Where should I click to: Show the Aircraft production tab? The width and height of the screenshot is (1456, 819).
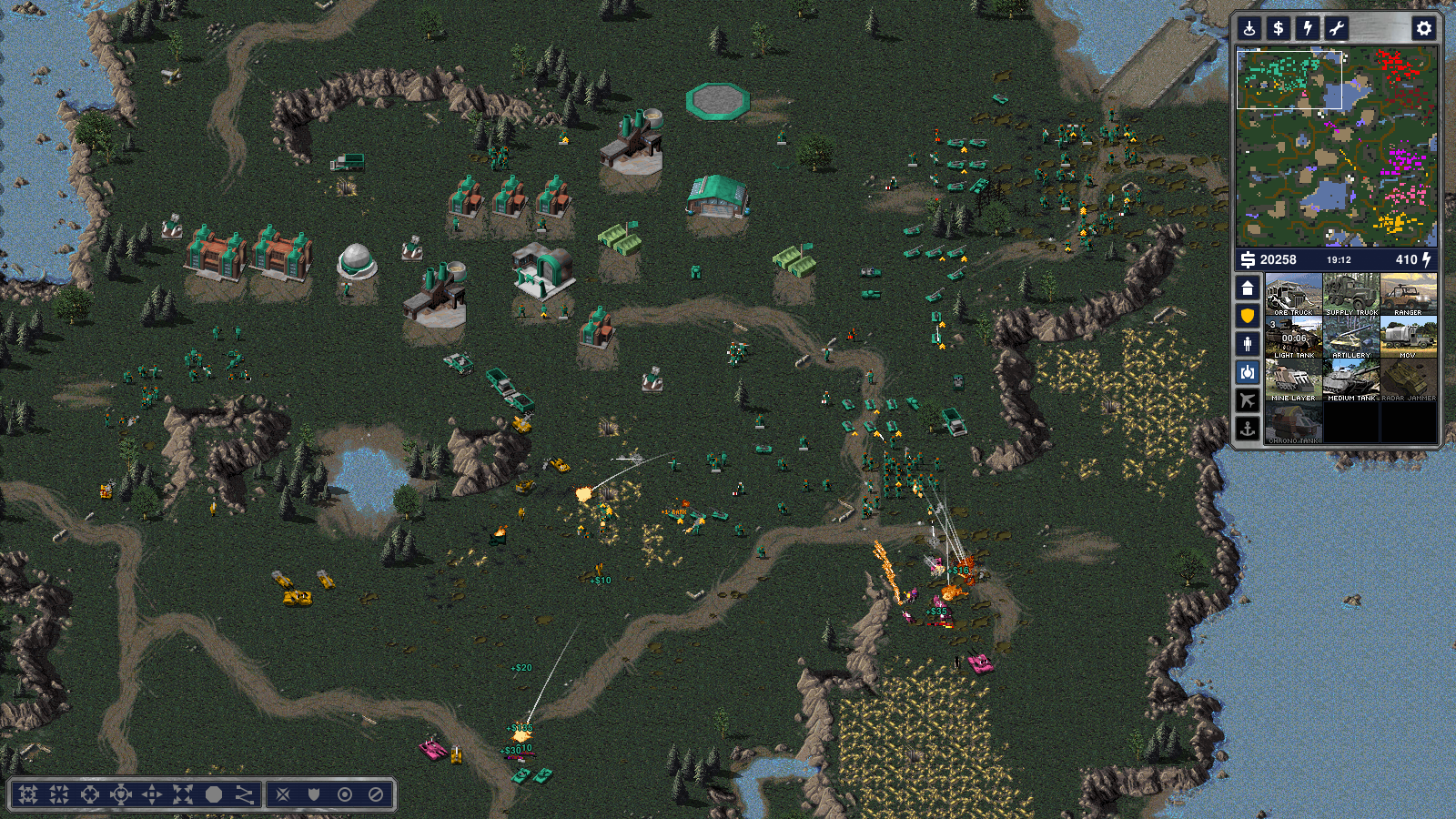1248,400
